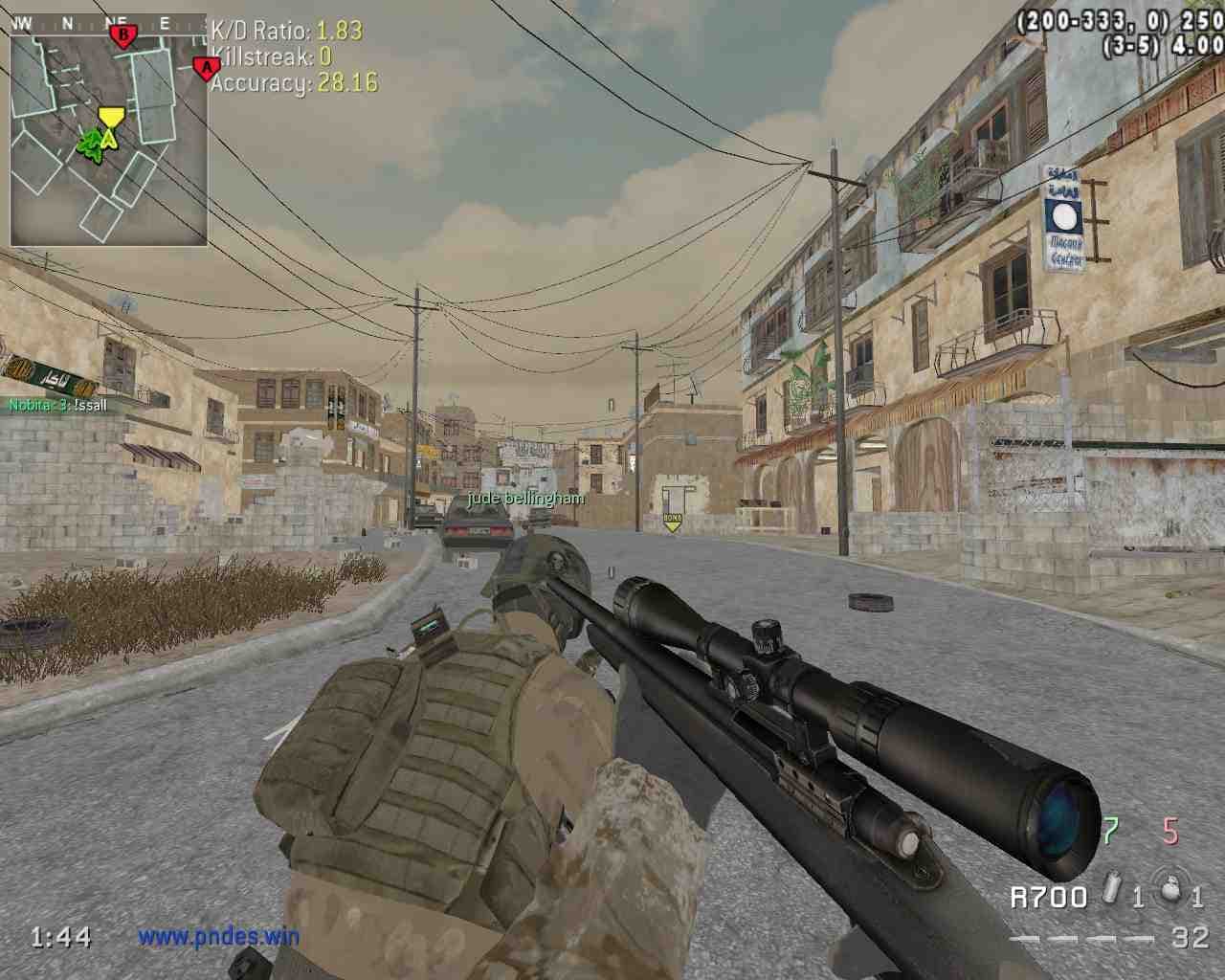Select the red B objective marker on minimap
The image size is (1225, 980).
pos(122,36)
